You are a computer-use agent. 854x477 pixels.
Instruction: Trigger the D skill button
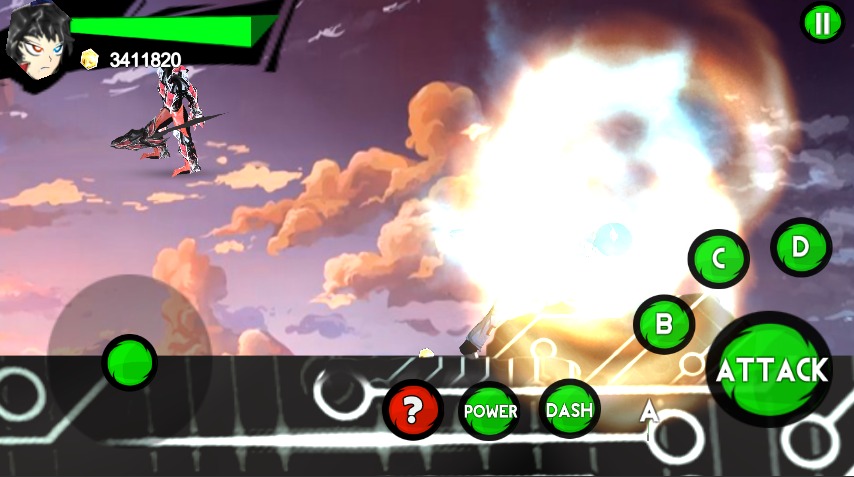tap(801, 246)
